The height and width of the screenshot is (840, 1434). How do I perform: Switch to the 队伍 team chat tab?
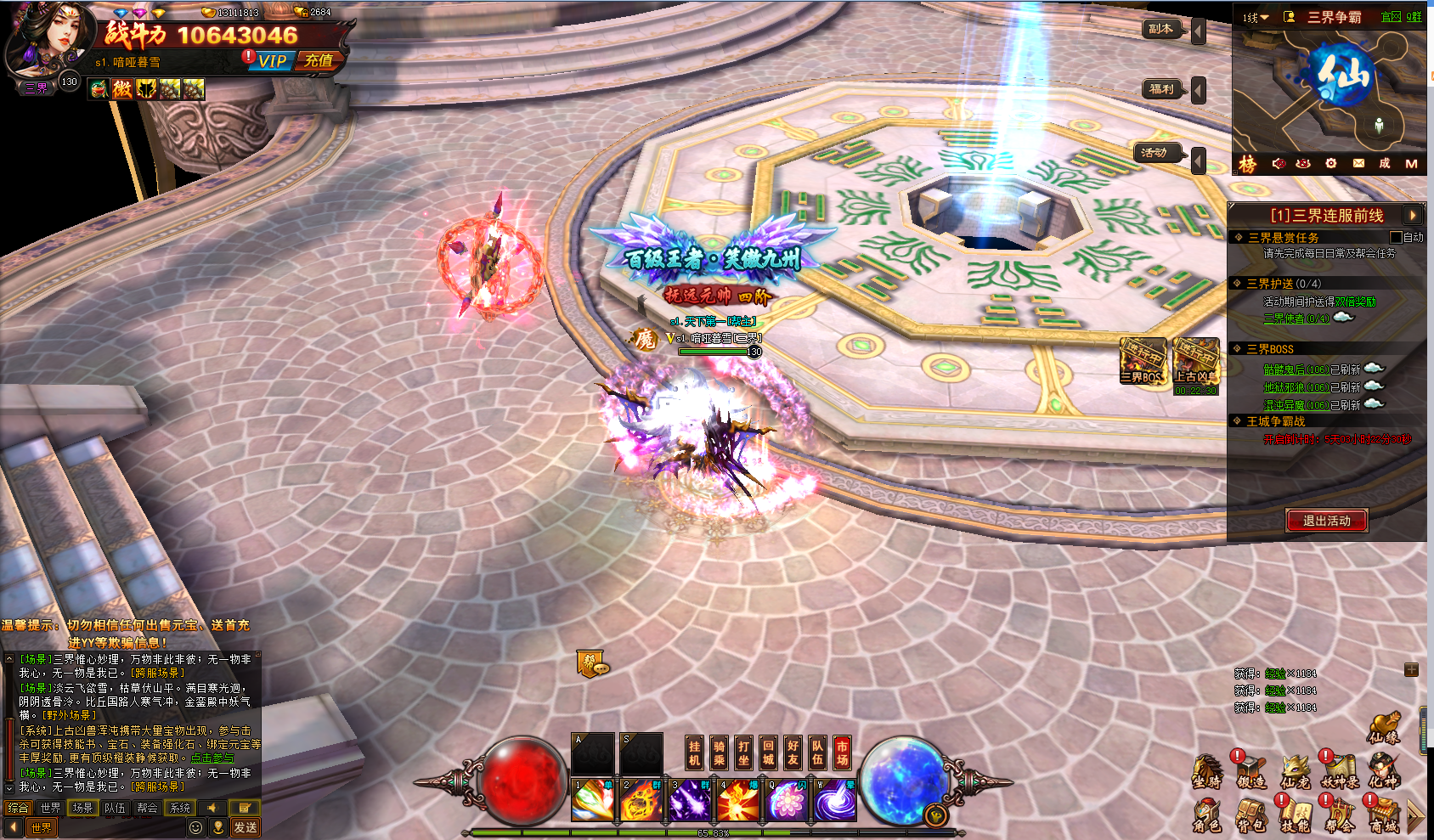pos(115,808)
